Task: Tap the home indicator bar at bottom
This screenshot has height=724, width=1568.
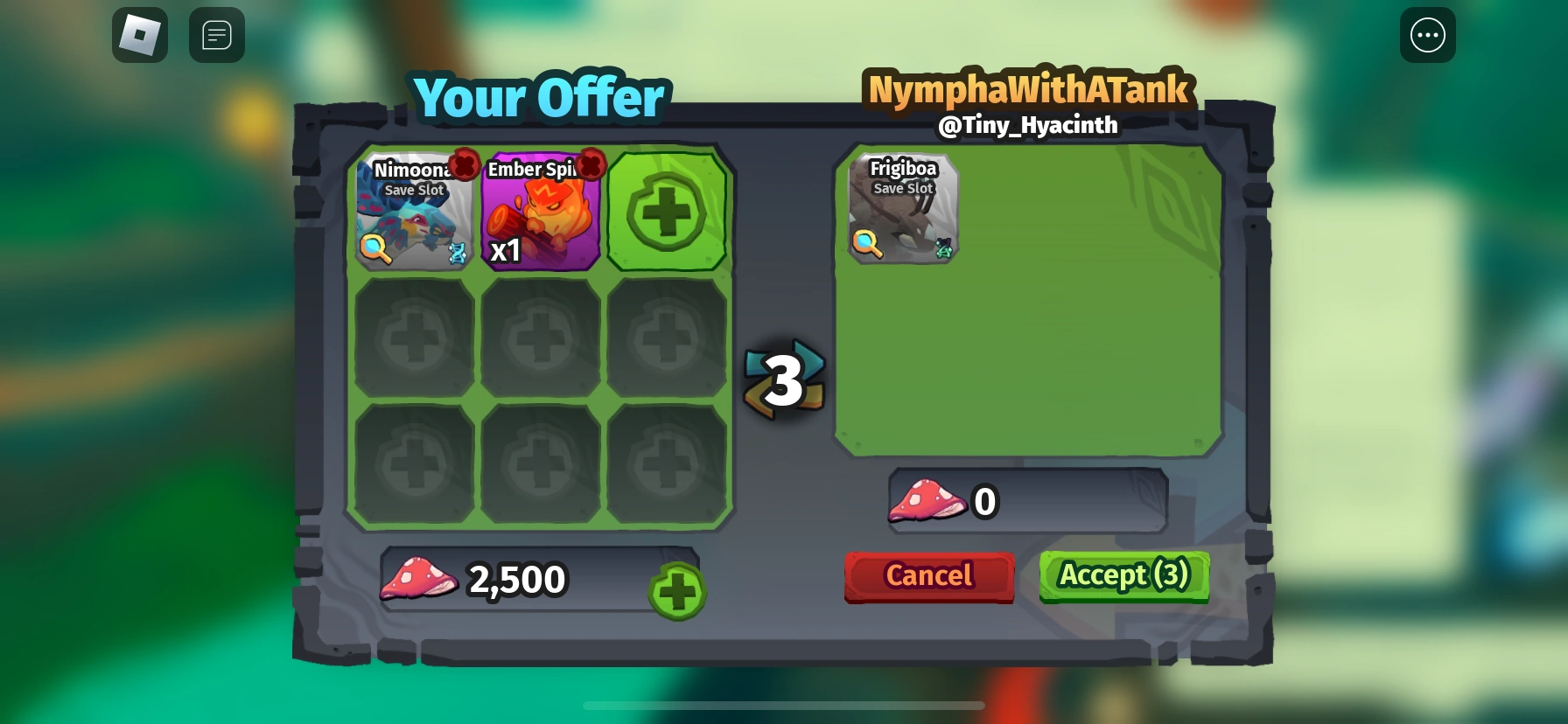Action: click(x=784, y=706)
